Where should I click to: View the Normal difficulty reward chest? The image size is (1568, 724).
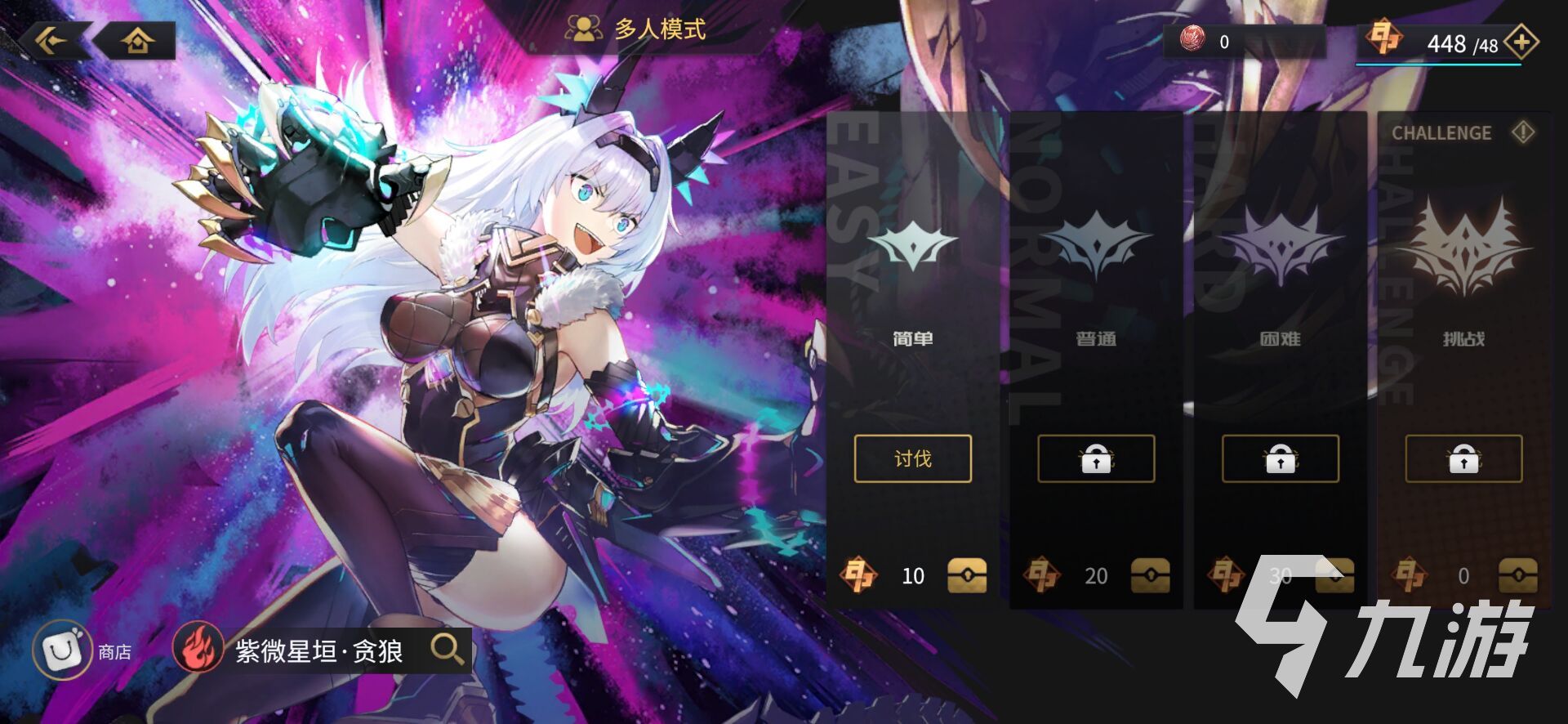click(1150, 575)
